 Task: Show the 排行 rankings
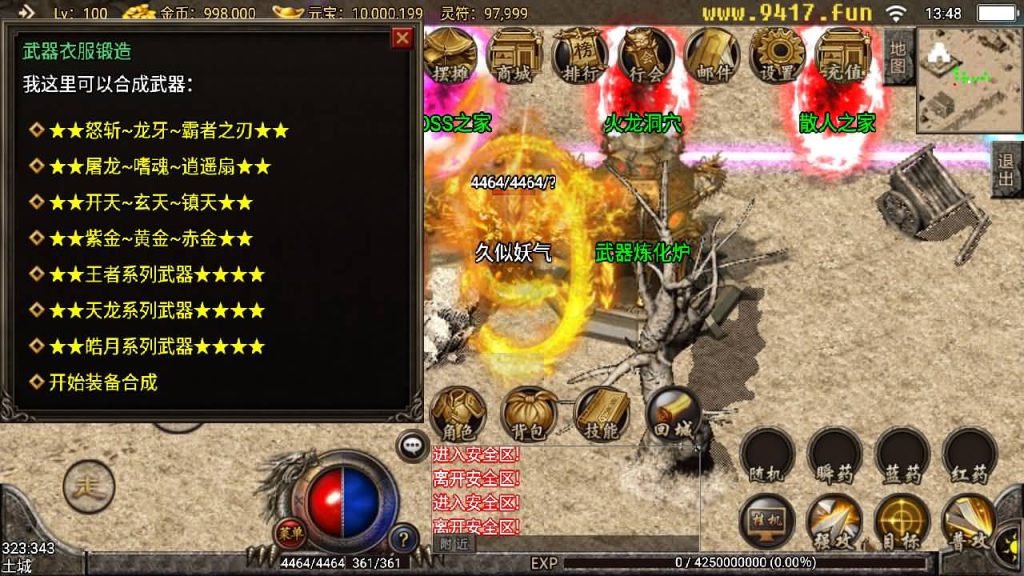coord(580,54)
